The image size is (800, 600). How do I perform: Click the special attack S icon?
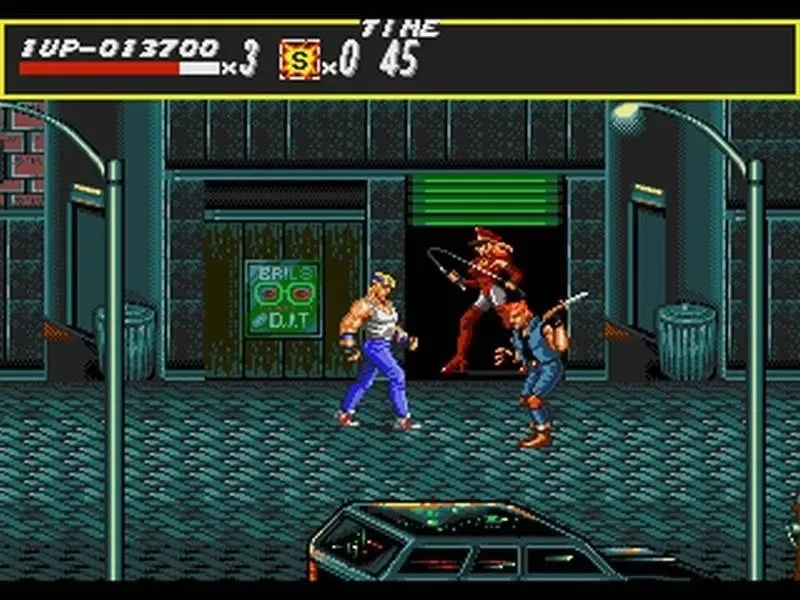coord(299,60)
